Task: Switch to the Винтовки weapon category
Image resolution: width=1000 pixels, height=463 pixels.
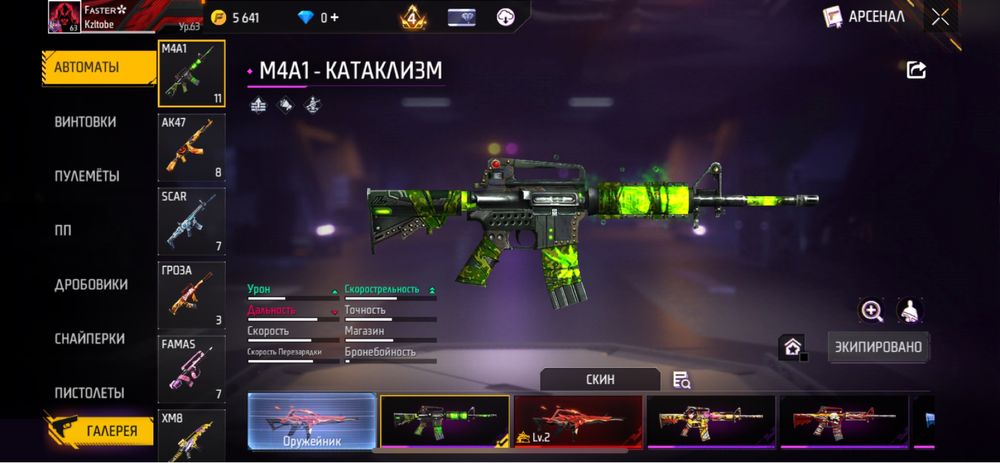Action: tap(86, 122)
